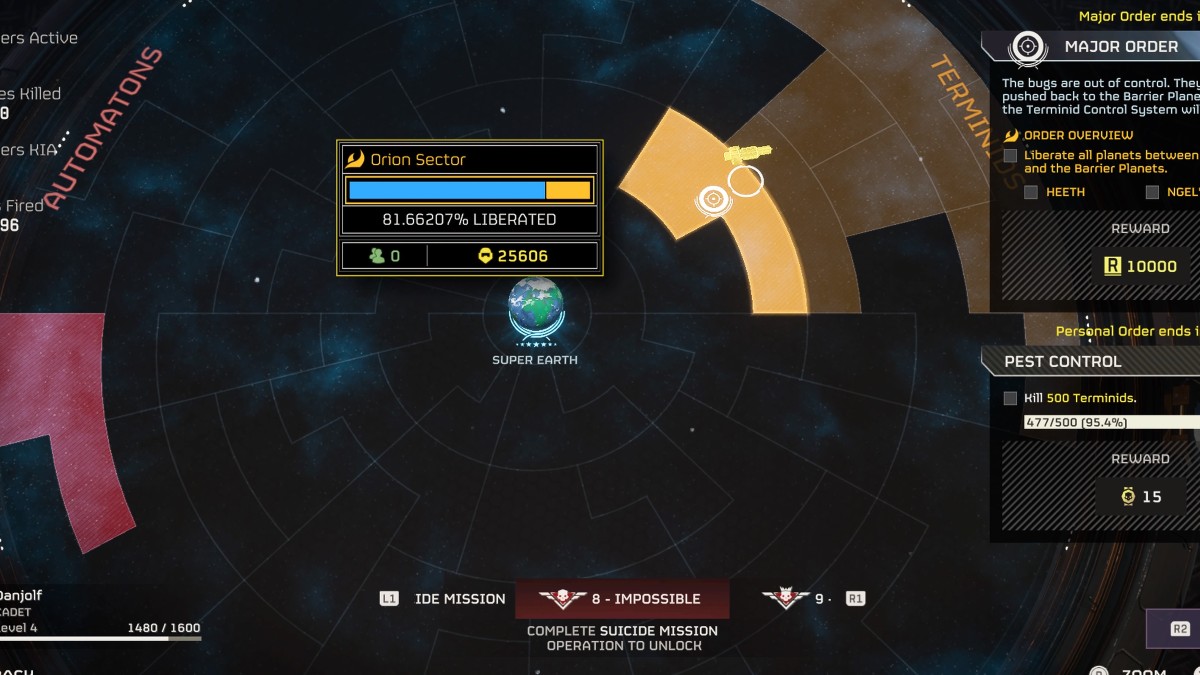Open the Orion Sector info tooltip
Screen dimensions: 1200x675
coord(469,207)
